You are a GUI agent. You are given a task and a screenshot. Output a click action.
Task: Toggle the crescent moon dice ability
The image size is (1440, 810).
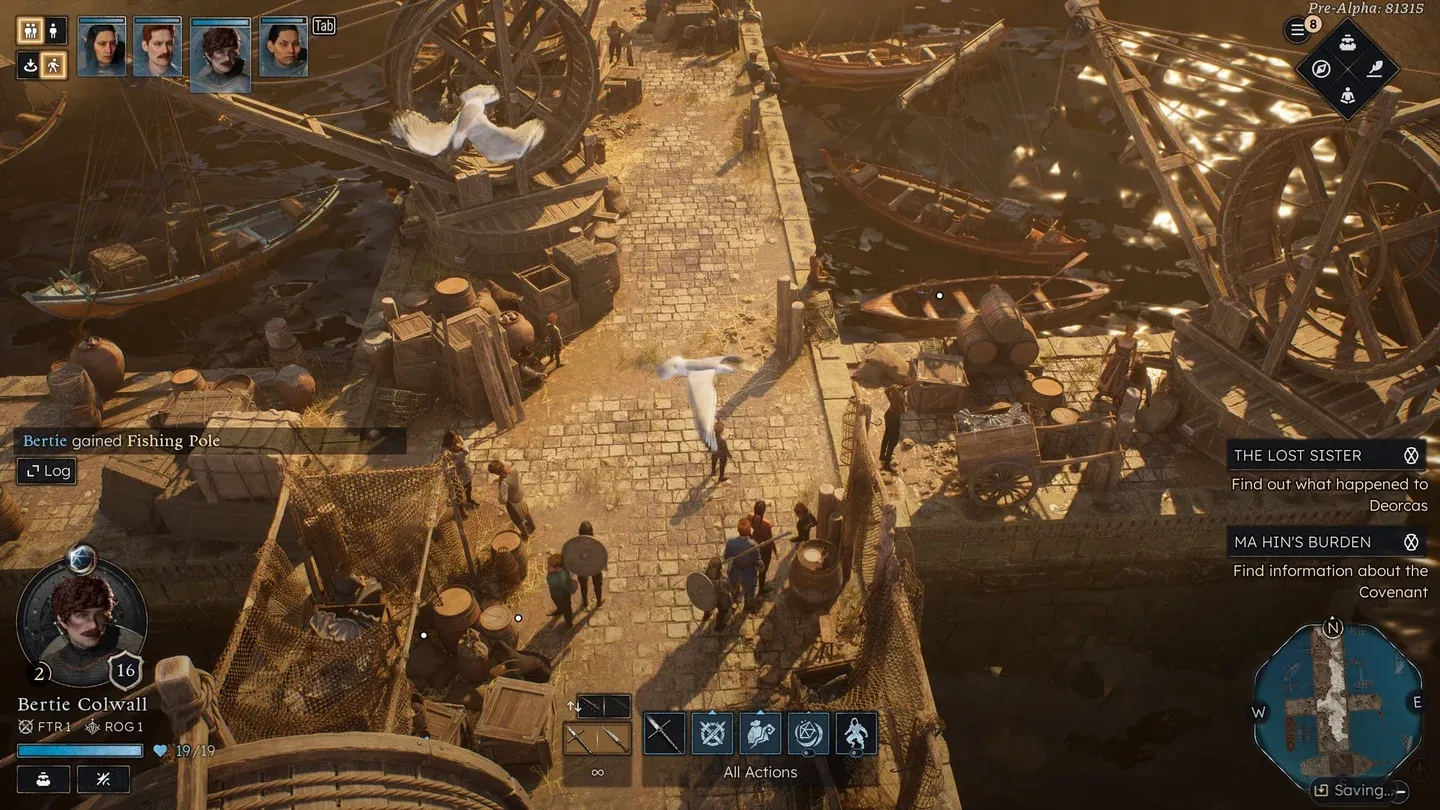pyautogui.click(x=808, y=734)
